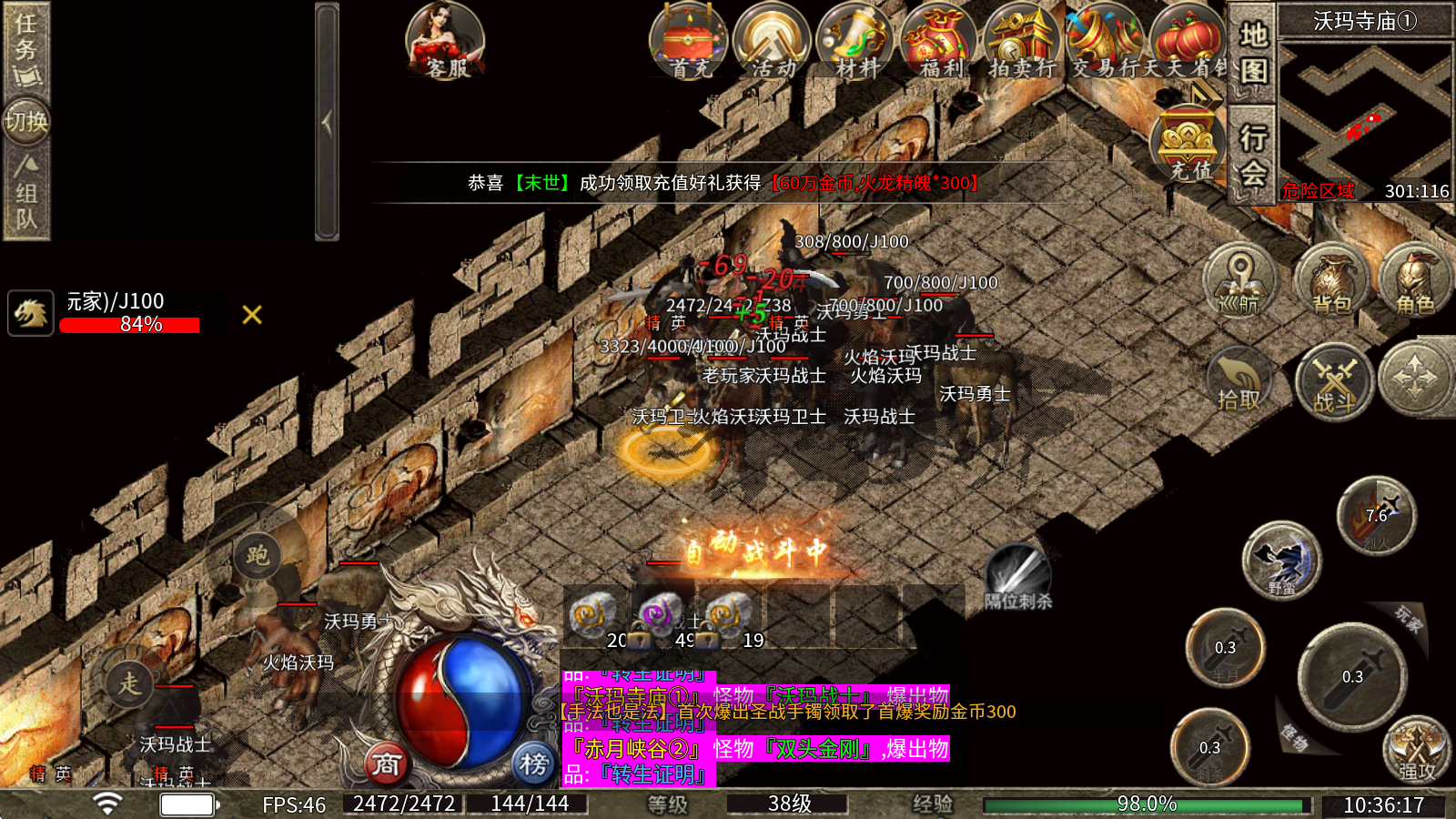Viewport: 1456px width, 819px height.
Task: Open the 福利 welfare rewards
Action: (939, 41)
